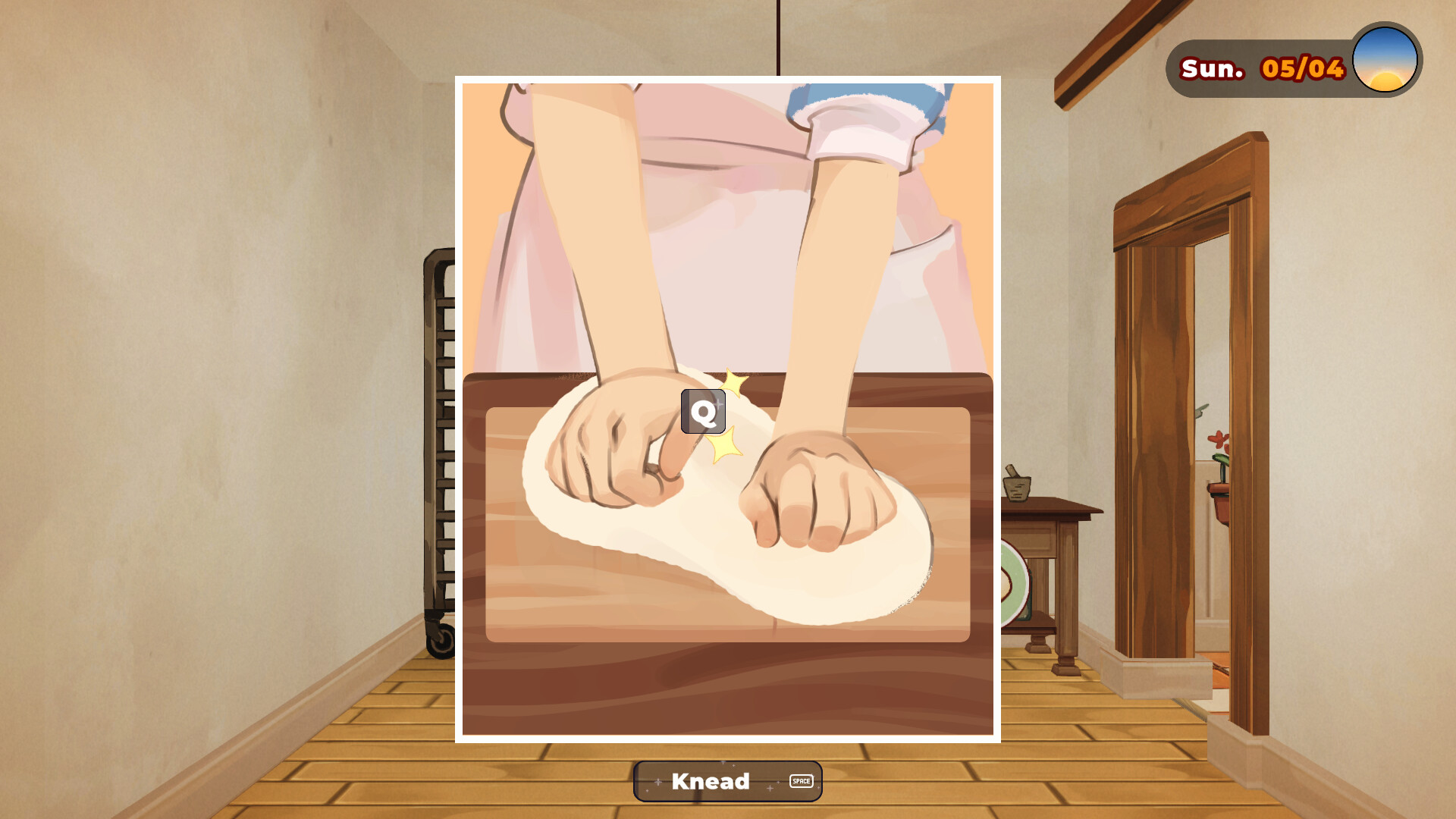Toggle the kneading minigame with the Q prompt
Image resolution: width=1456 pixels, height=819 pixels.
click(704, 413)
